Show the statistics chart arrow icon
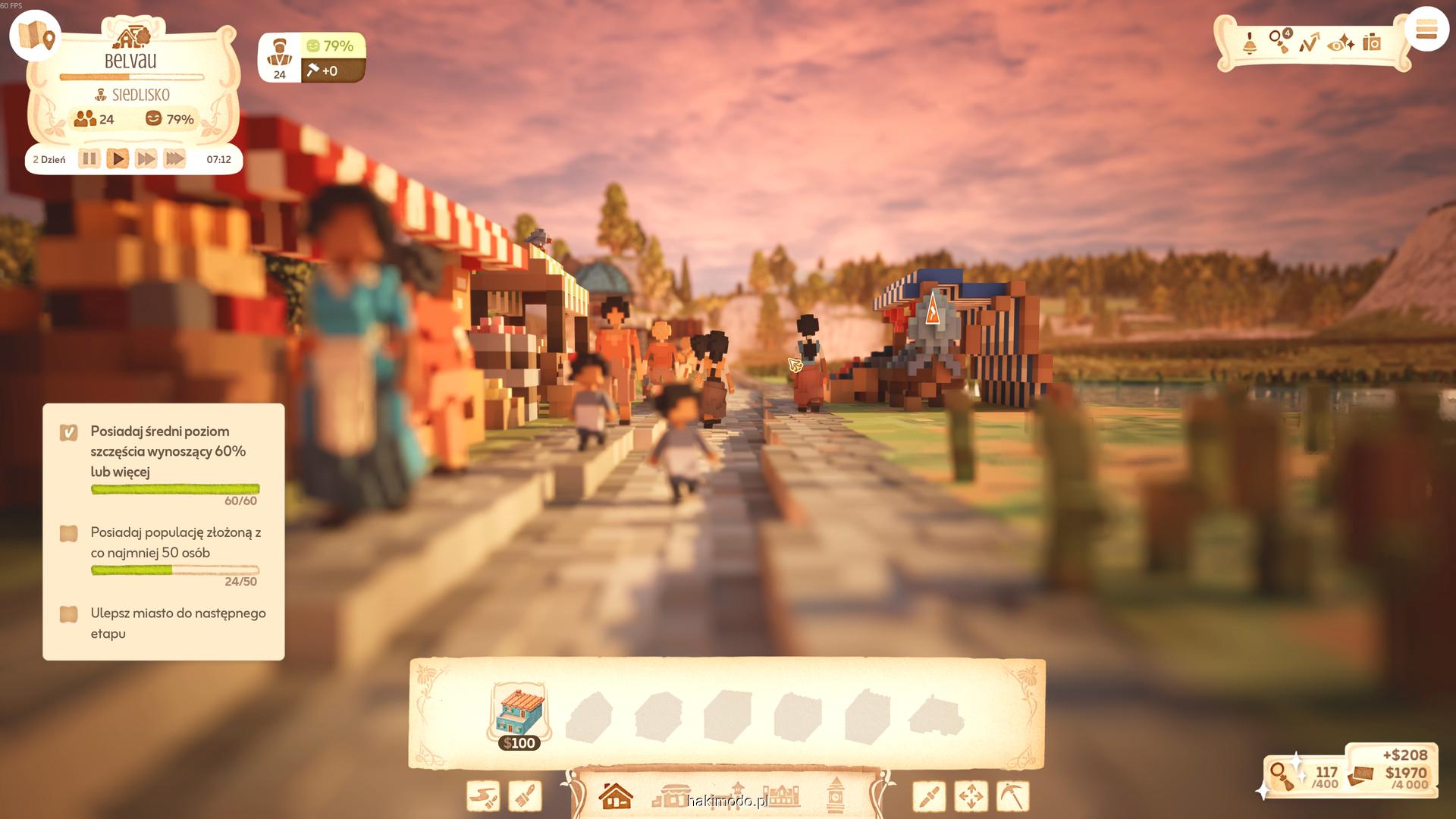Screen dimensions: 1456x819 click(1310, 43)
